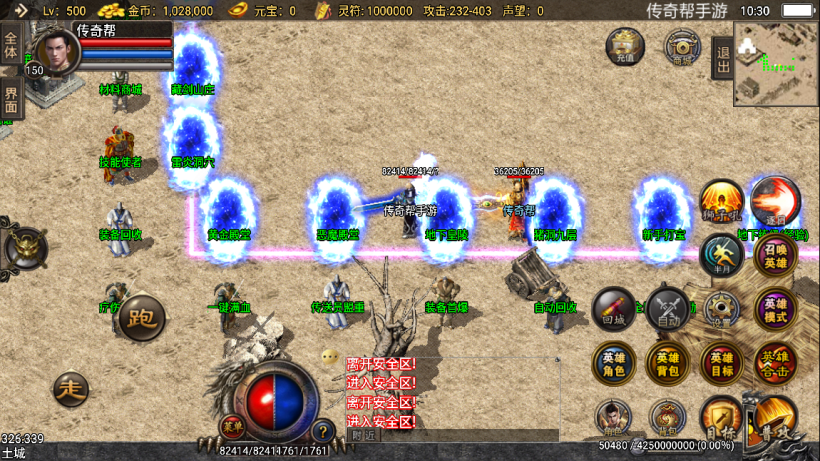Tap the 召唤英雄 summon hero button
820x461 pixels.
[775, 257]
